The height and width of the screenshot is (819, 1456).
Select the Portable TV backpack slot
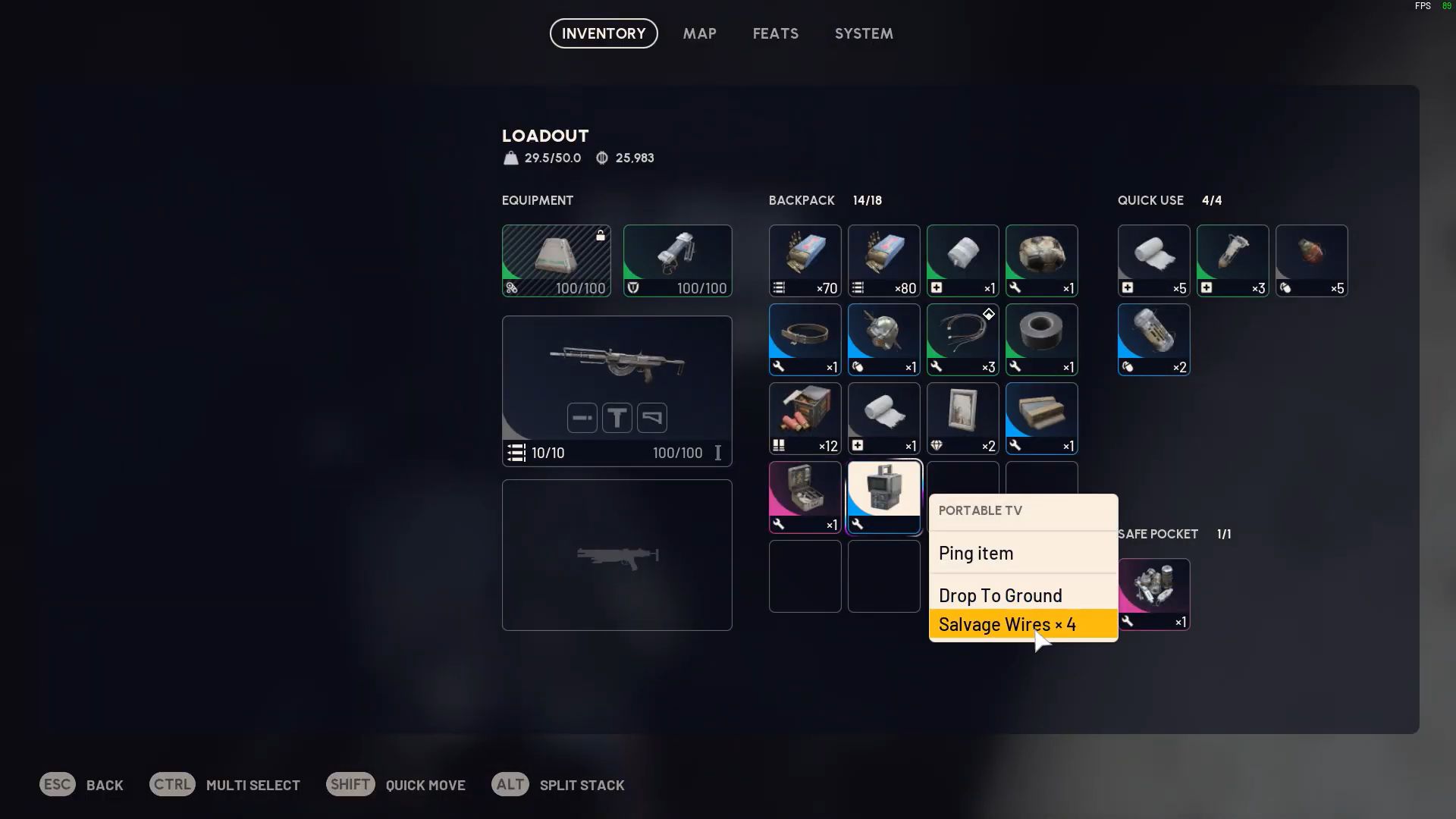883,497
